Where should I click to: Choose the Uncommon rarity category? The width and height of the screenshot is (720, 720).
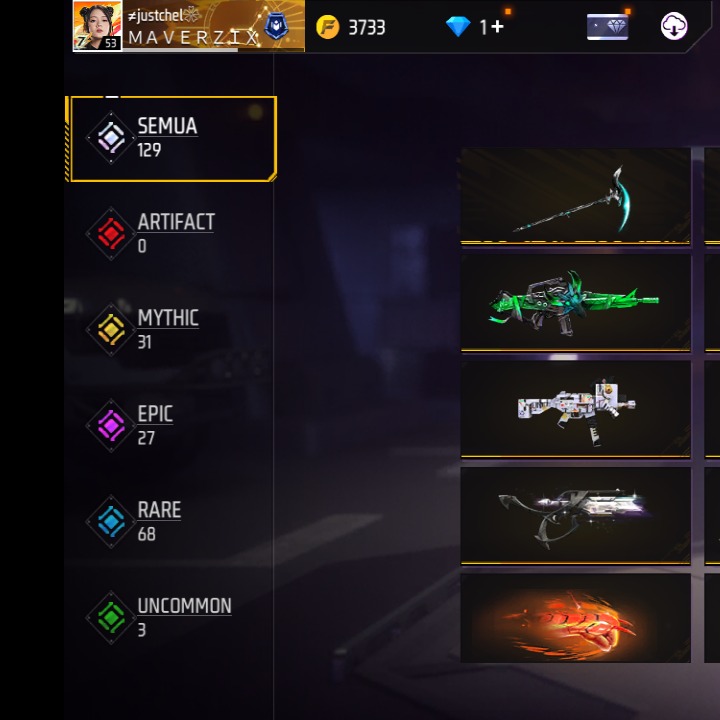(170, 617)
